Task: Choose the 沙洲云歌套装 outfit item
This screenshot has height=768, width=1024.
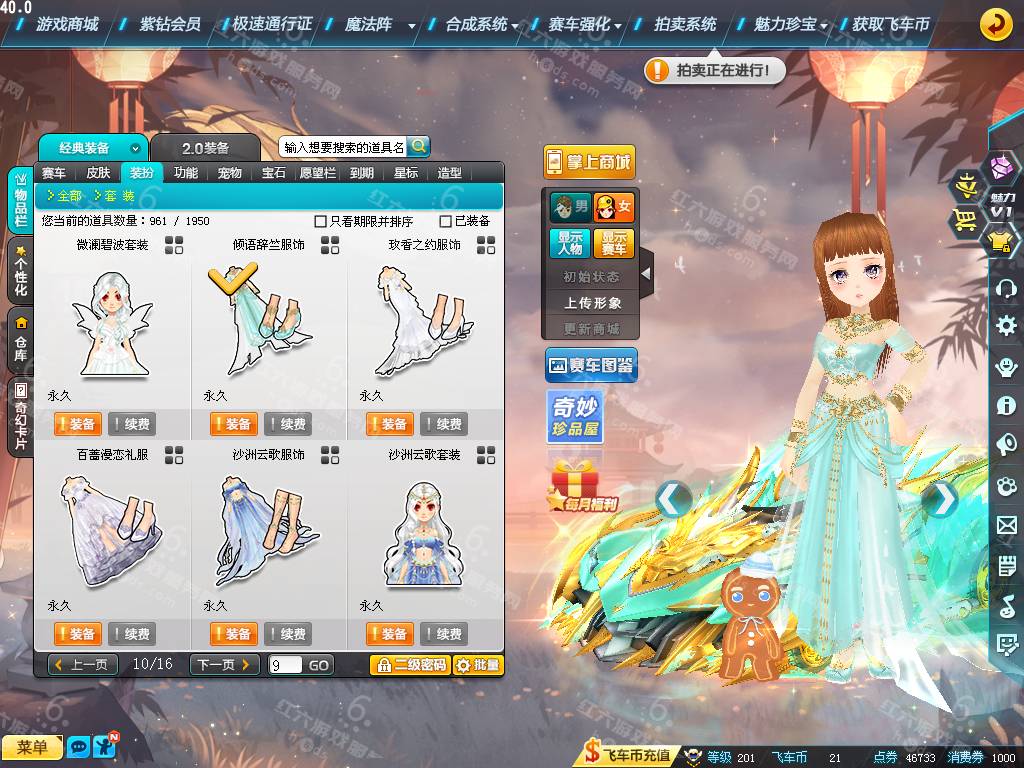Action: pyautogui.click(x=424, y=530)
